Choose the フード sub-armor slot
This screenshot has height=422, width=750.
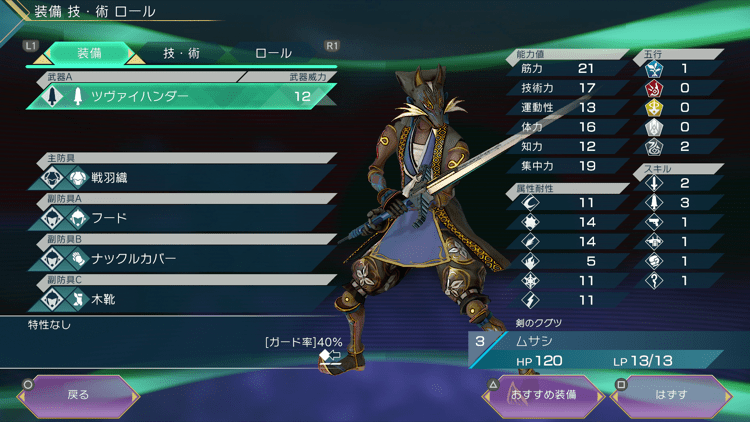click(x=180, y=217)
